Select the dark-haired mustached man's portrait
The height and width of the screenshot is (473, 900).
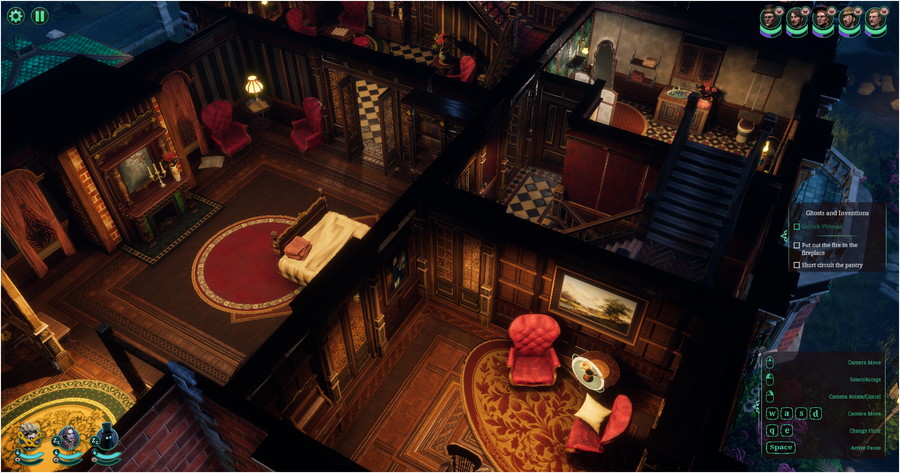click(796, 17)
